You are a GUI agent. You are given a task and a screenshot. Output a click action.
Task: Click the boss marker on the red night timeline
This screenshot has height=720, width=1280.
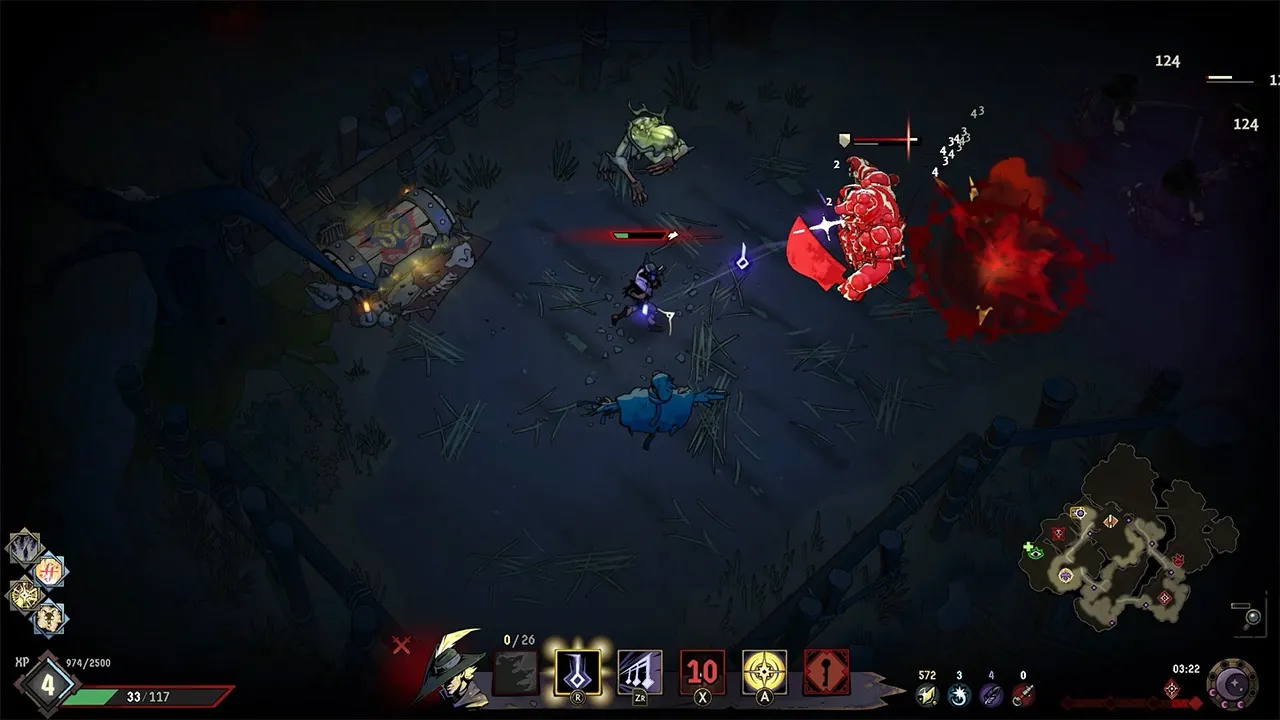point(1172,691)
